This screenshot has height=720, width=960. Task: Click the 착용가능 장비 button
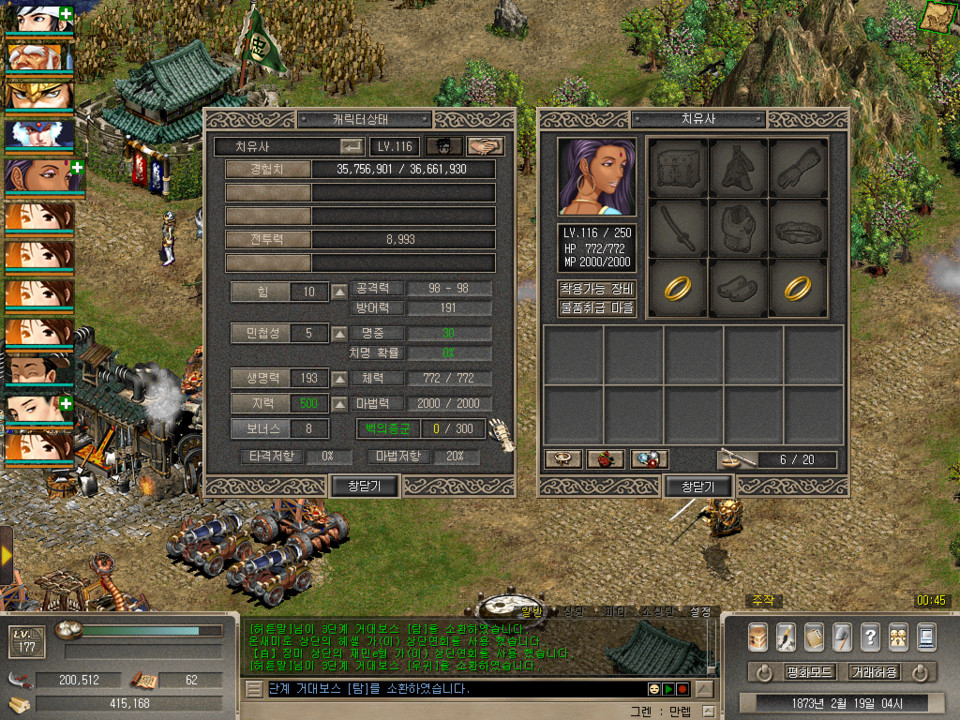(597, 288)
